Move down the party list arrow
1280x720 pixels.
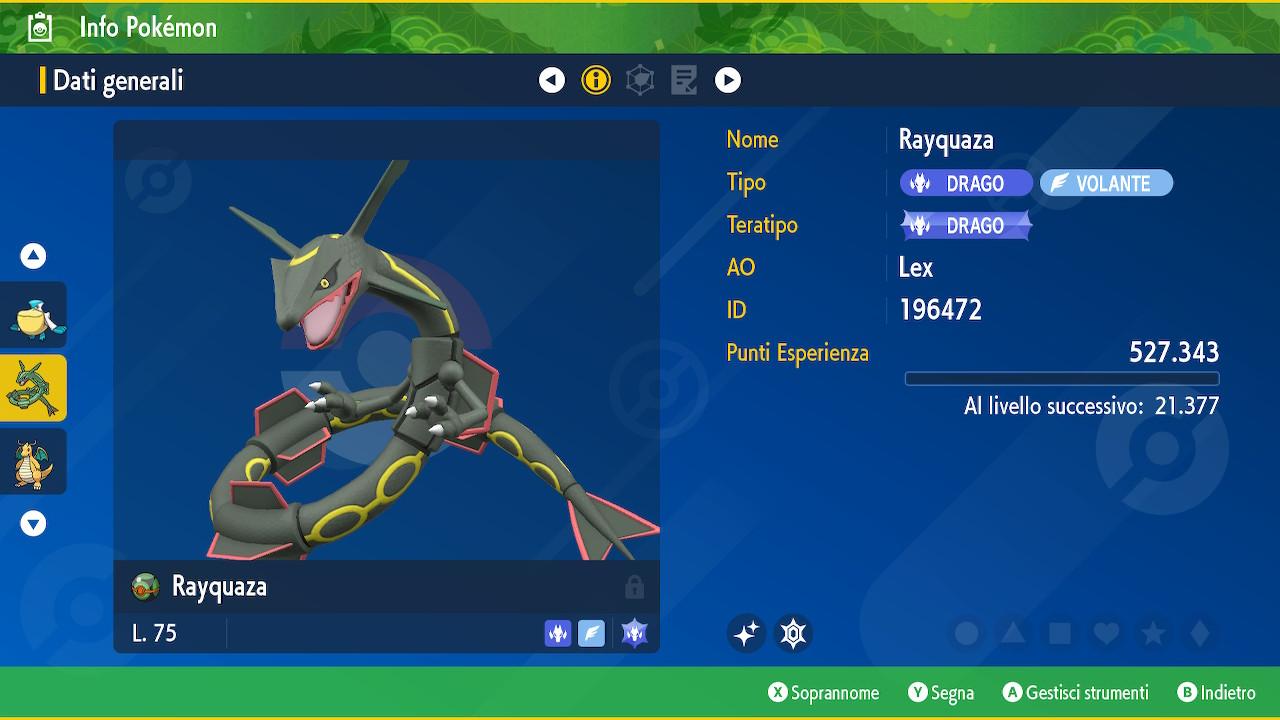click(x=33, y=523)
